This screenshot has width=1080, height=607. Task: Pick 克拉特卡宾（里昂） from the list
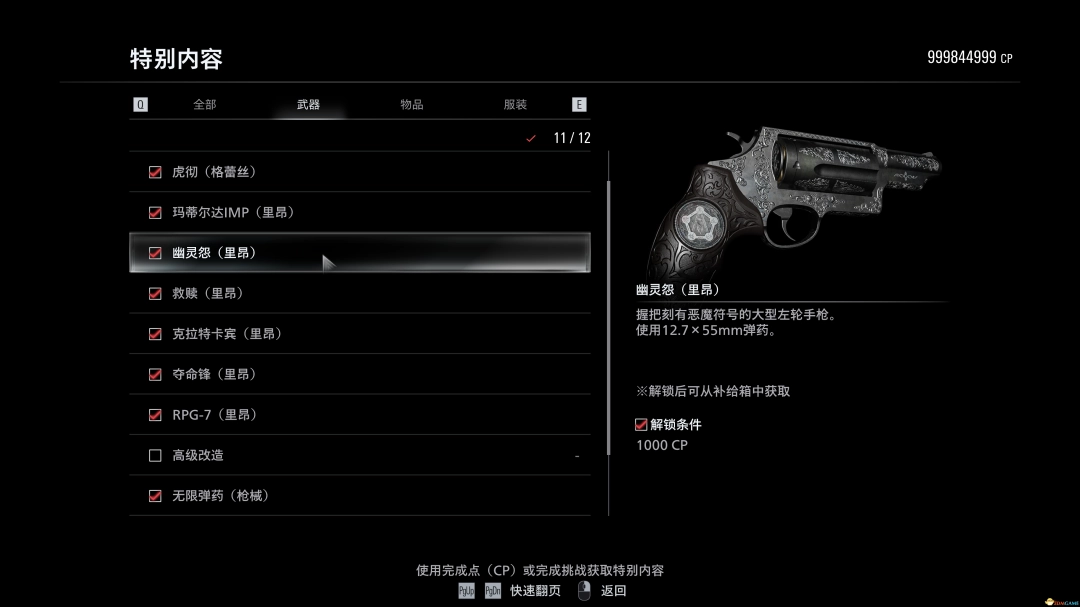[x=359, y=334]
